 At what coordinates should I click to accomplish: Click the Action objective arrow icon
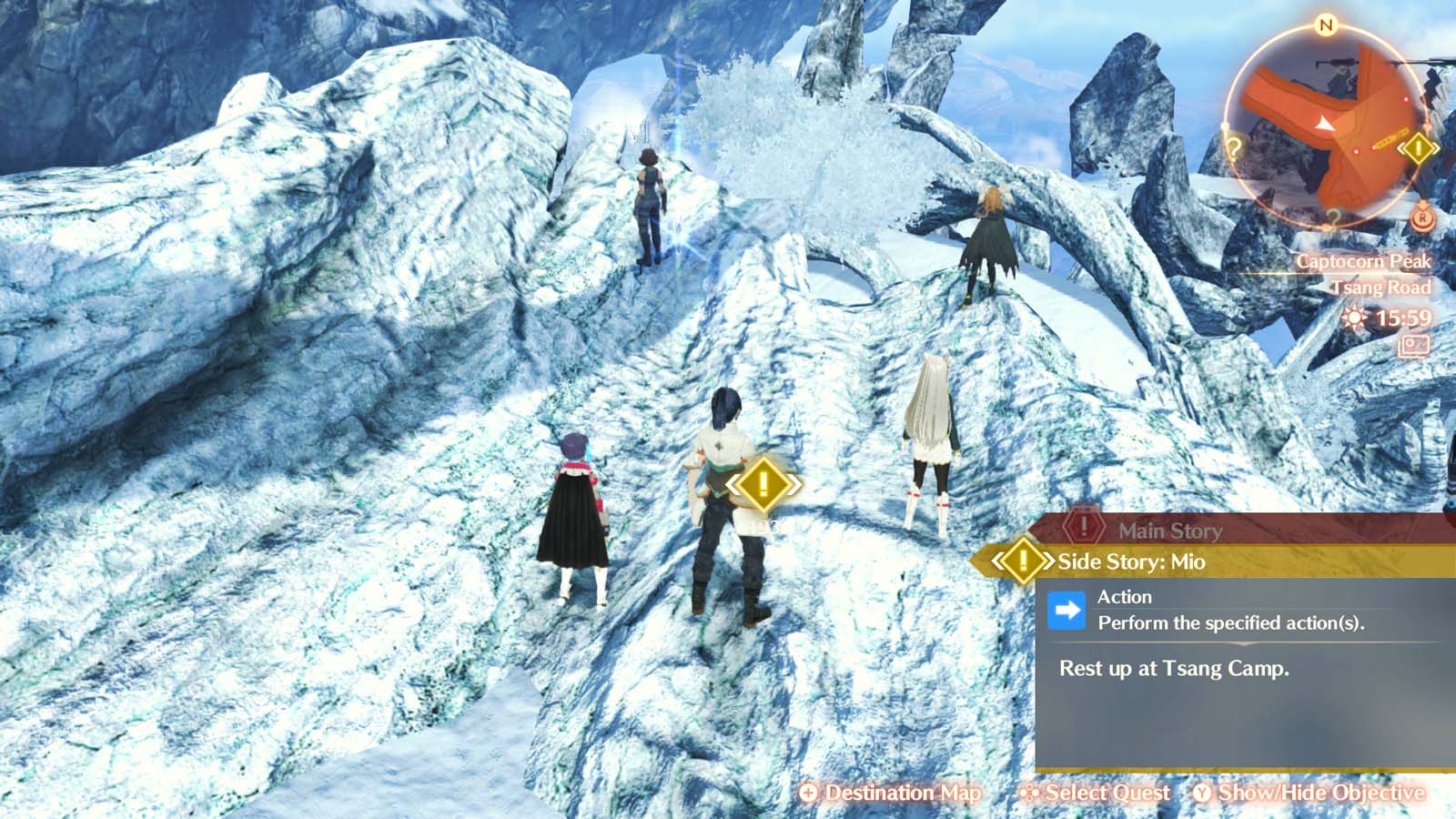[1067, 611]
